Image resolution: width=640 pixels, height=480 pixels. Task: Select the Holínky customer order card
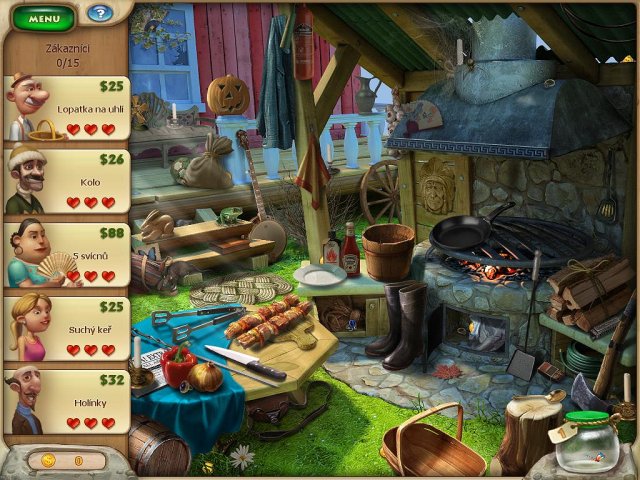pos(67,402)
